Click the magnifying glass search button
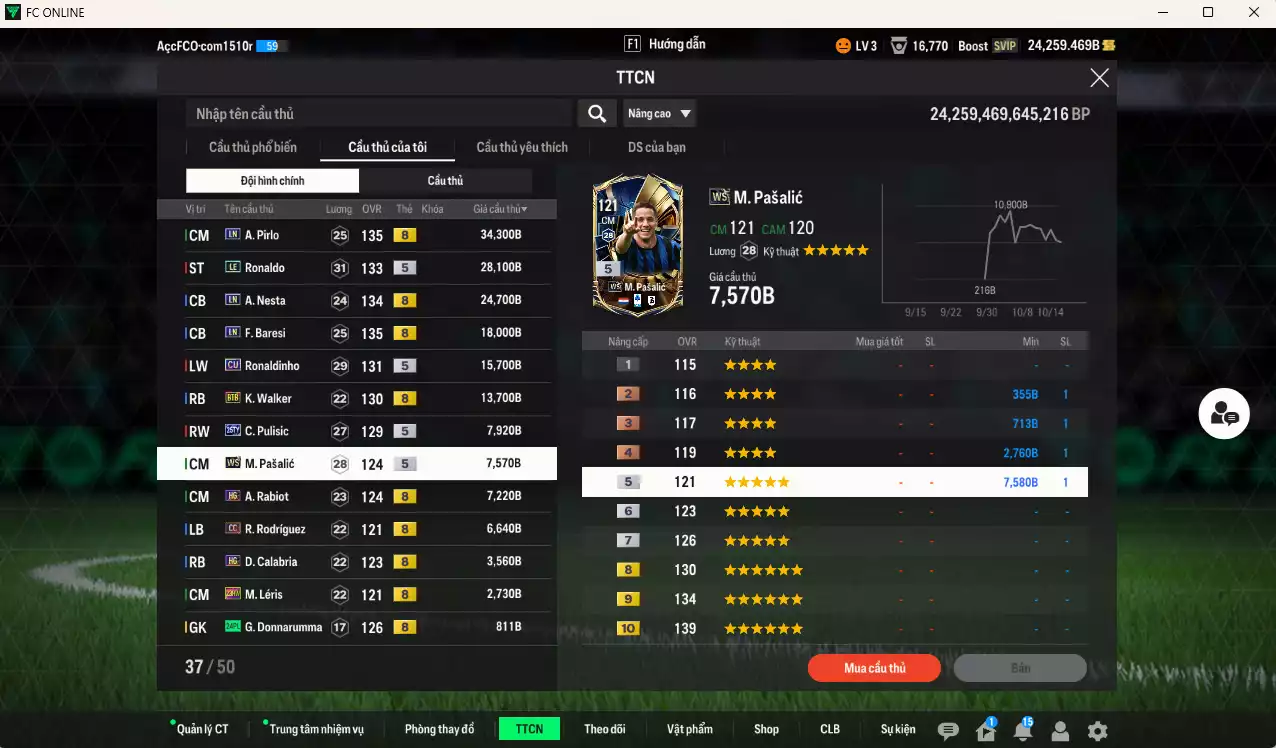Viewport: 1276px width, 748px height. tap(597, 114)
